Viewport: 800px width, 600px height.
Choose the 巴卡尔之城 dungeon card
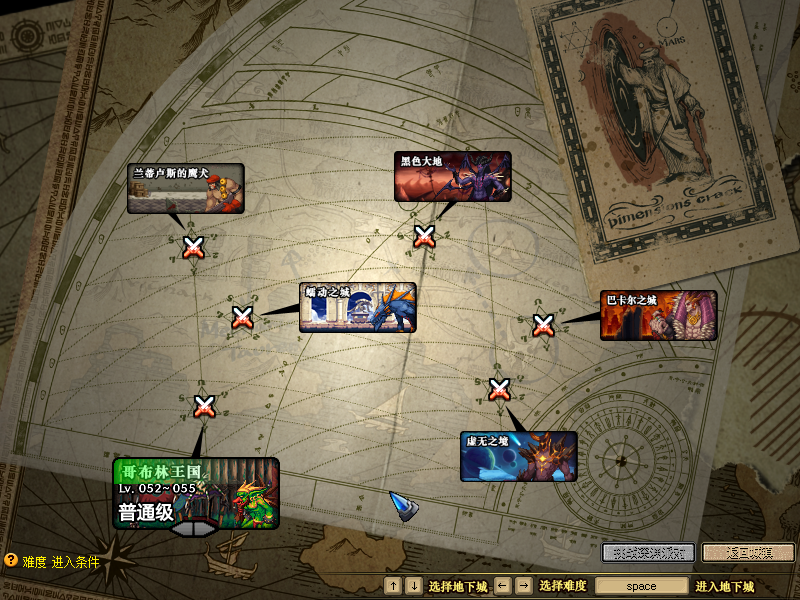pyautogui.click(x=658, y=315)
